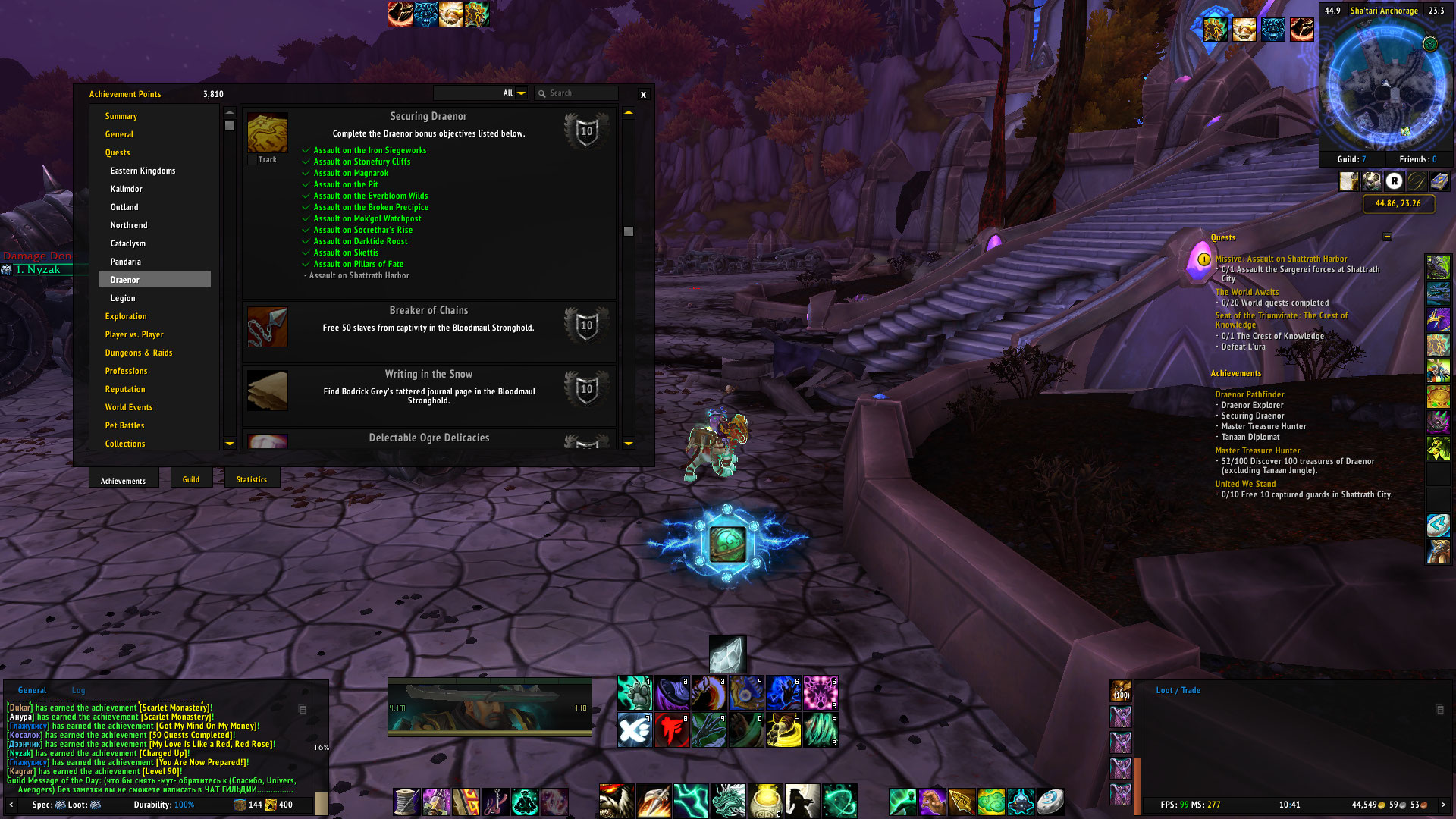Select the Outland quests category
The width and height of the screenshot is (1456, 819).
(x=124, y=207)
